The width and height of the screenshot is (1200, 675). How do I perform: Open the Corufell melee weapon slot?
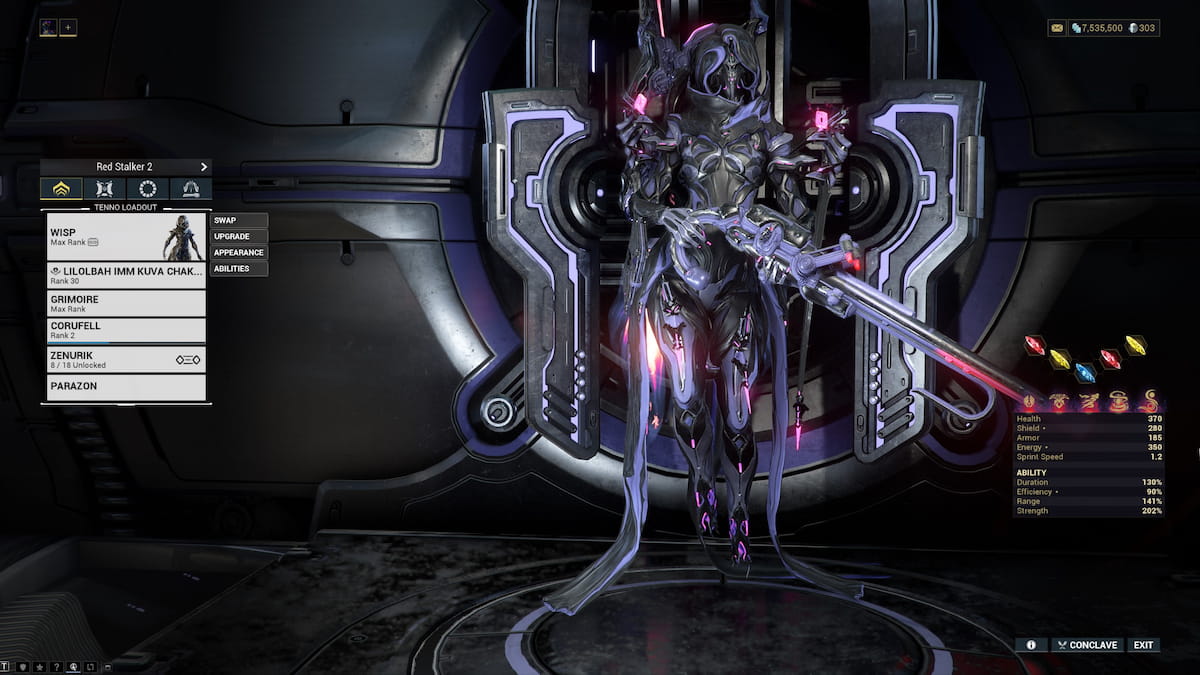126,330
